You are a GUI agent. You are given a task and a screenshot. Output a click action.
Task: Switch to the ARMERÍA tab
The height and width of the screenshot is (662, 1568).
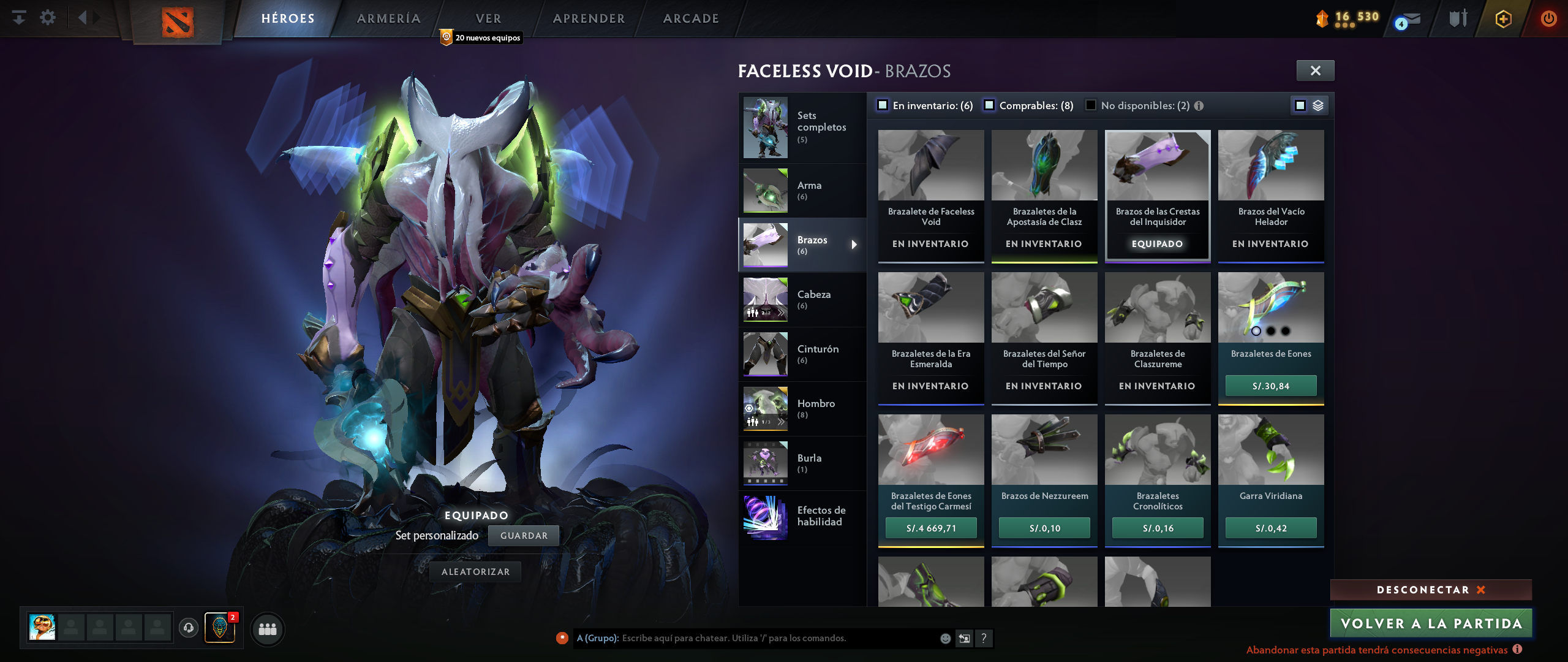click(388, 18)
